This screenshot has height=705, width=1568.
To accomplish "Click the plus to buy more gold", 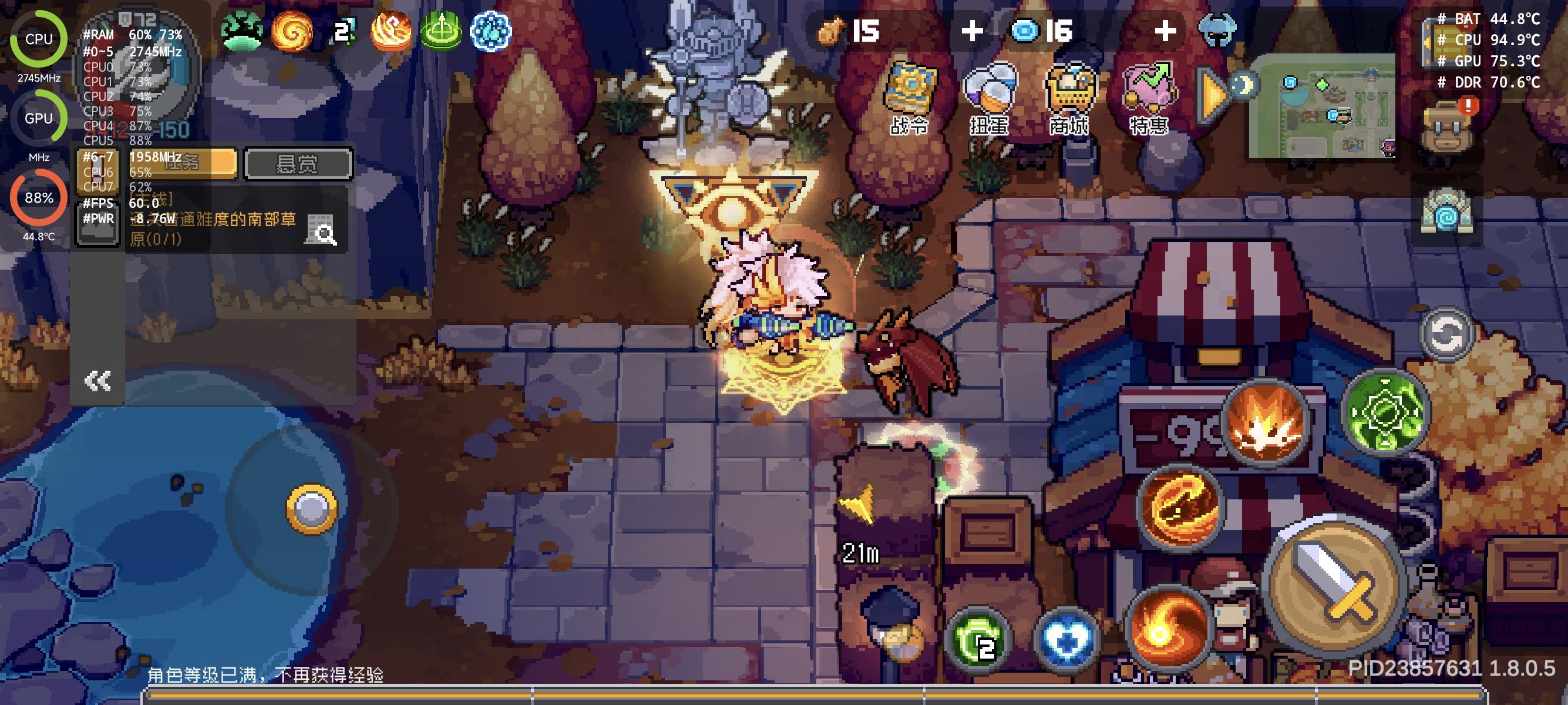I will pos(972,31).
